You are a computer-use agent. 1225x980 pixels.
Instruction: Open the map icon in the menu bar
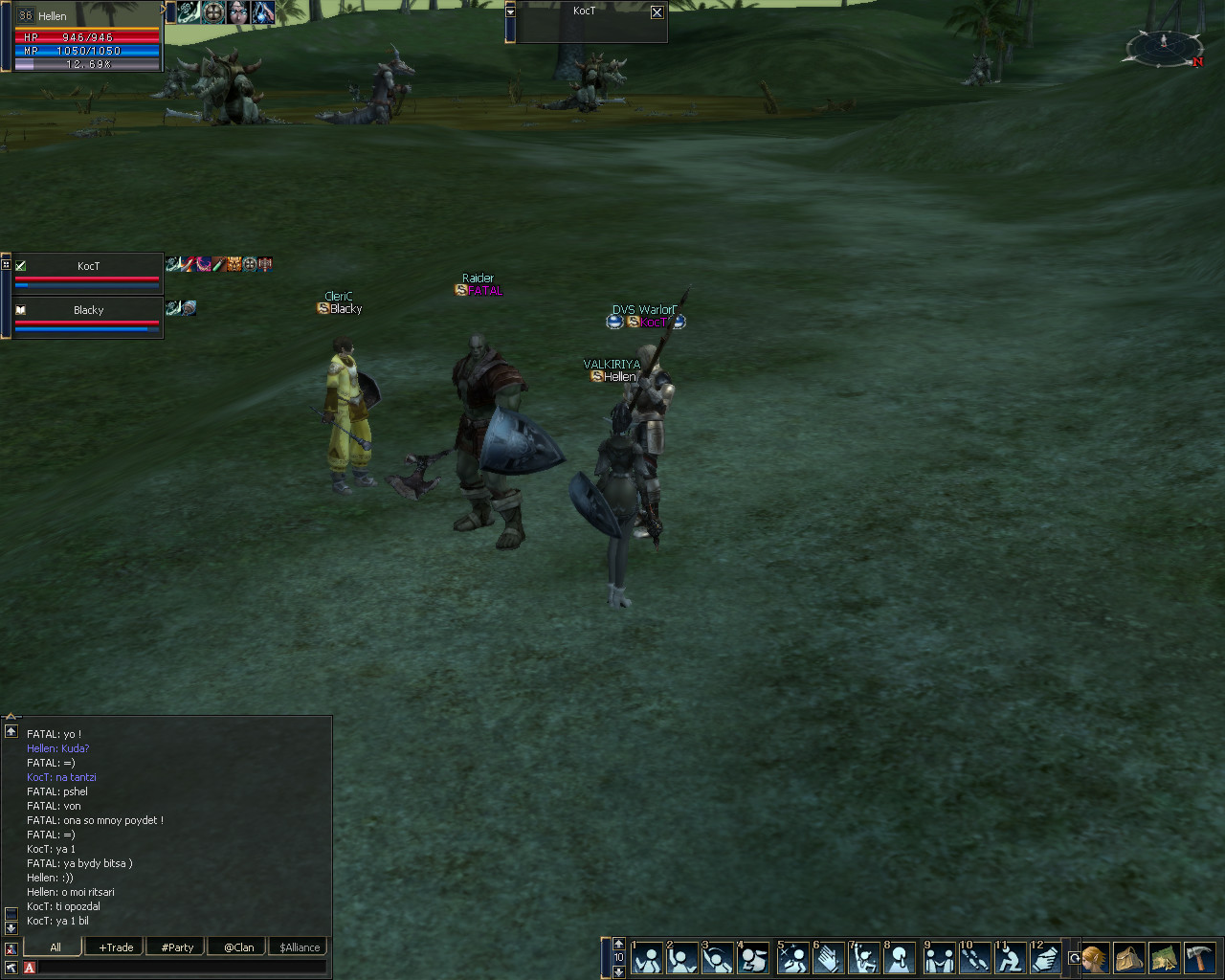[x=1164, y=957]
